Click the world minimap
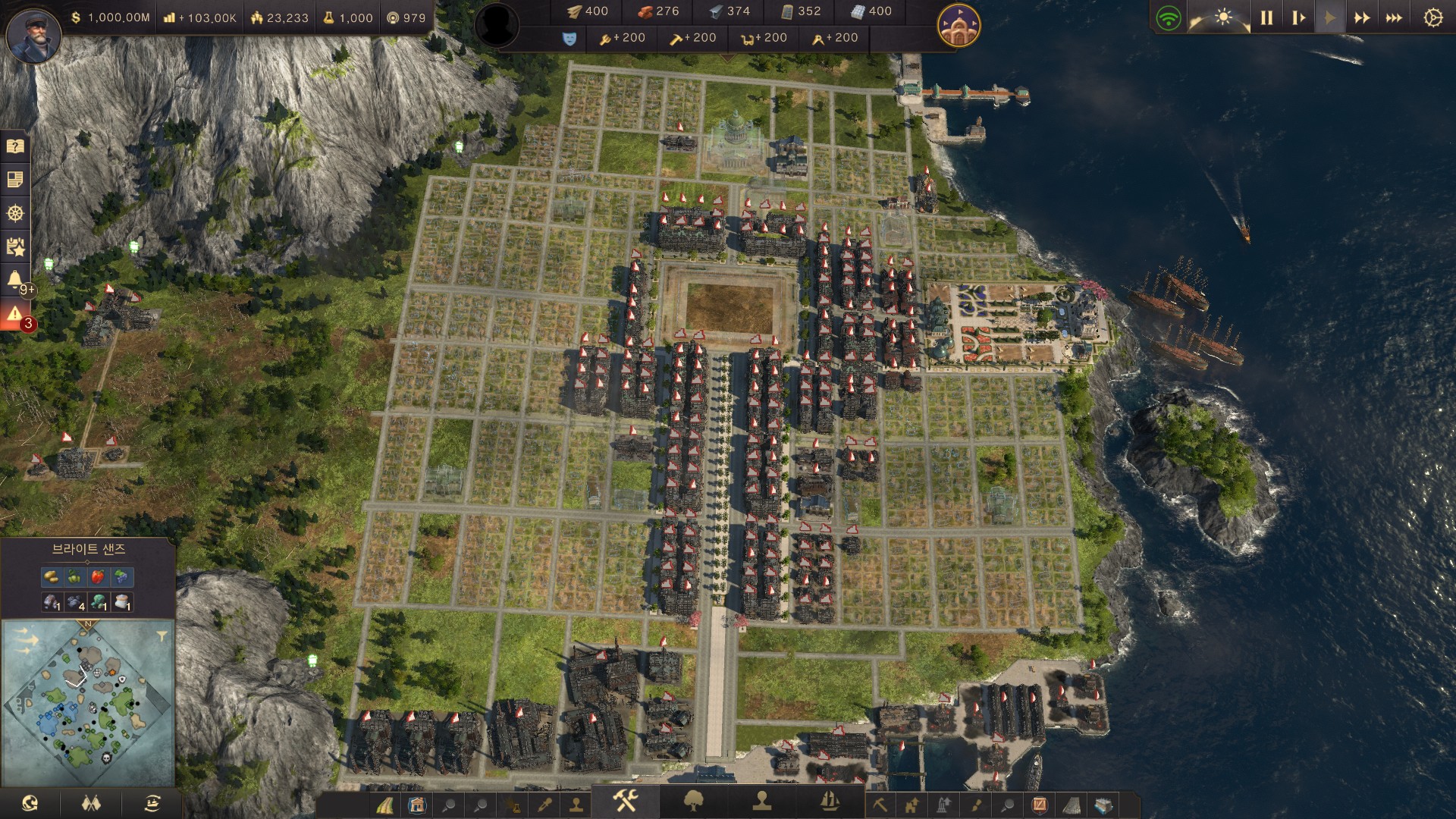The width and height of the screenshot is (1456, 819). pos(87,701)
